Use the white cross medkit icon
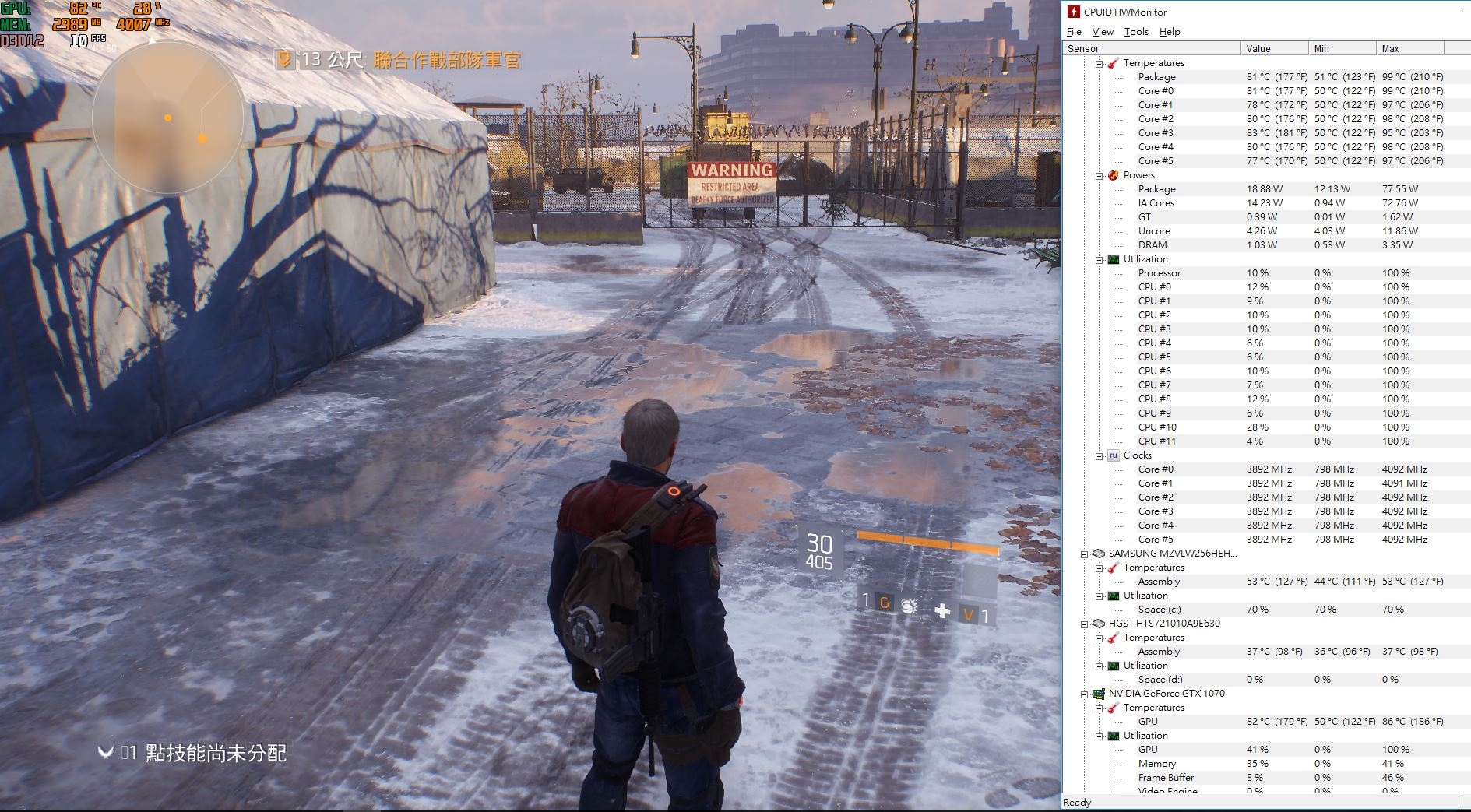Screen dimensions: 1471x812 click(x=942, y=610)
